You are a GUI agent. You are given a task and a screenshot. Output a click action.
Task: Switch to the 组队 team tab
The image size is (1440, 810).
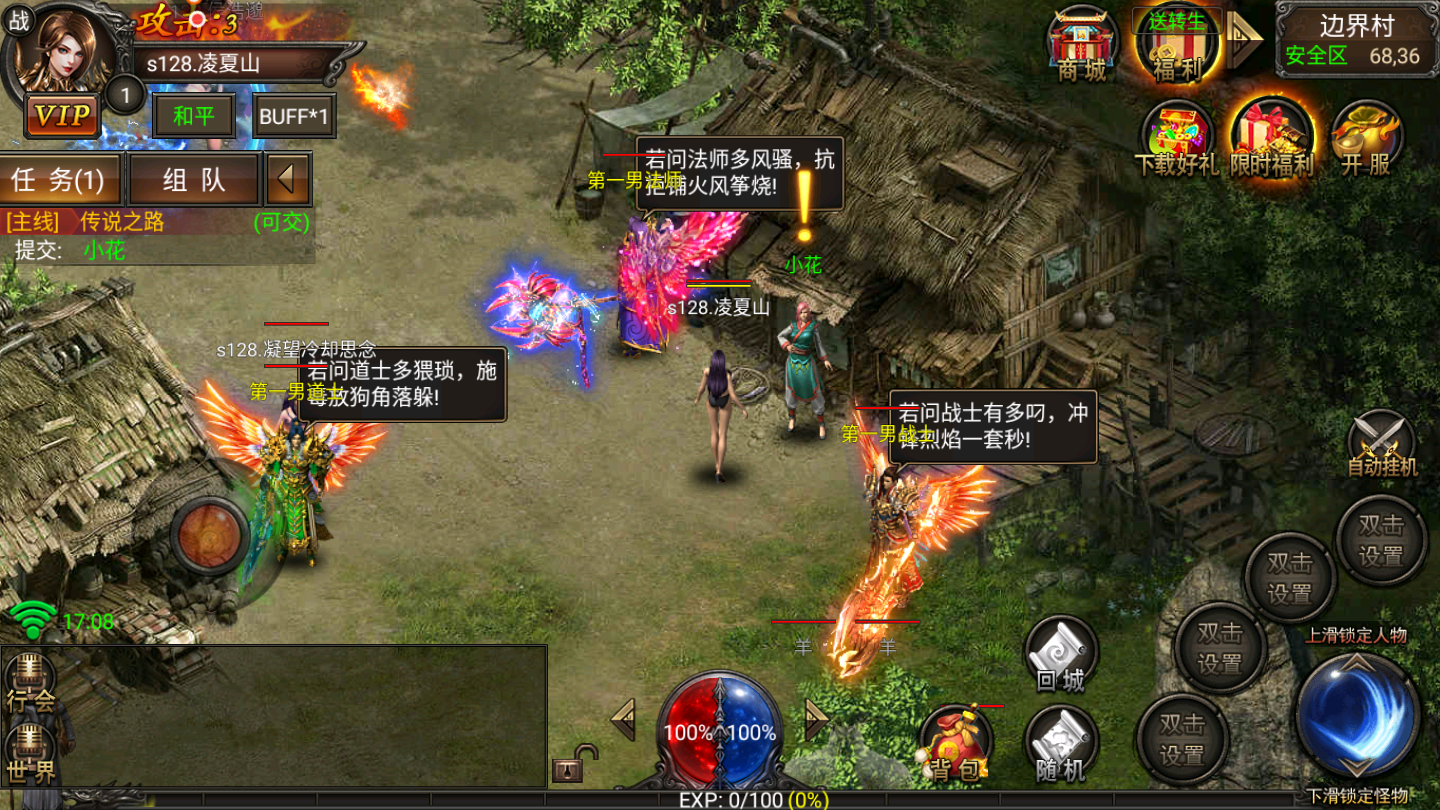[193, 180]
